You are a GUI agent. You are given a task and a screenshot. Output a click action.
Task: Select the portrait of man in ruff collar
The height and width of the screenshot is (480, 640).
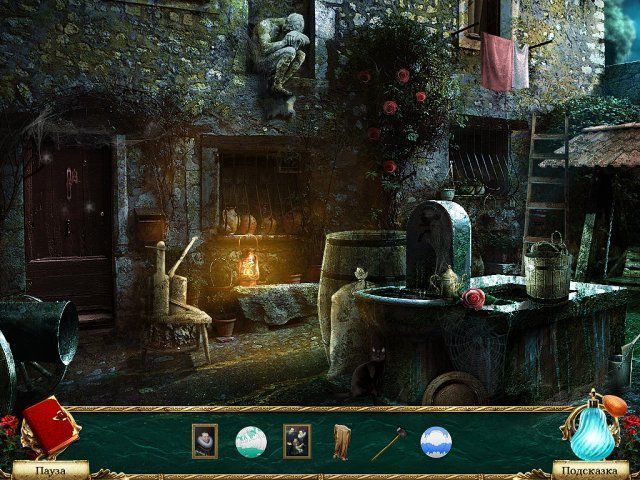click(204, 441)
